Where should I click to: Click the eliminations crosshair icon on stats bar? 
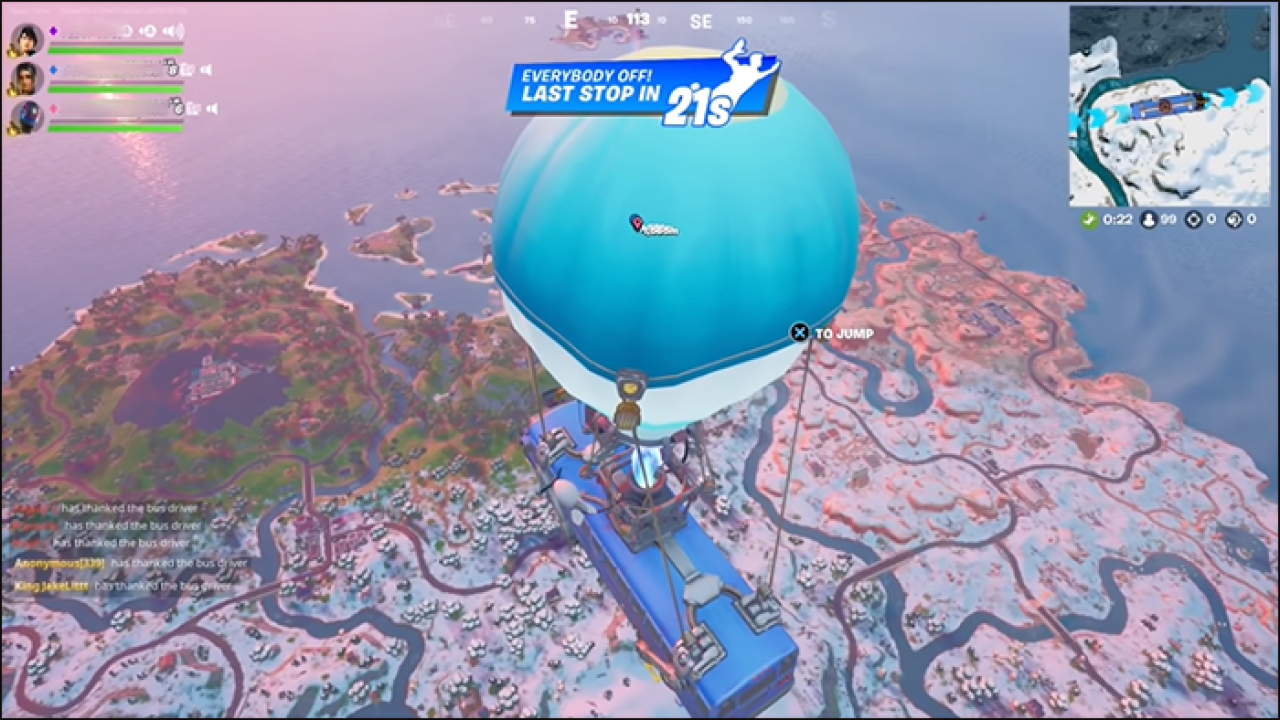click(1194, 219)
